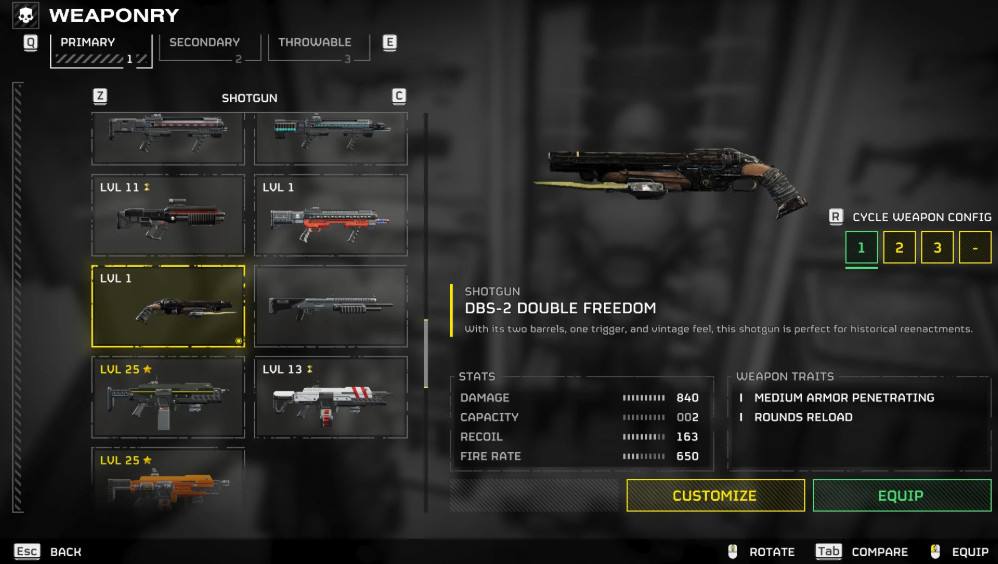
Task: Select the Throwable tab
Action: [315, 47]
